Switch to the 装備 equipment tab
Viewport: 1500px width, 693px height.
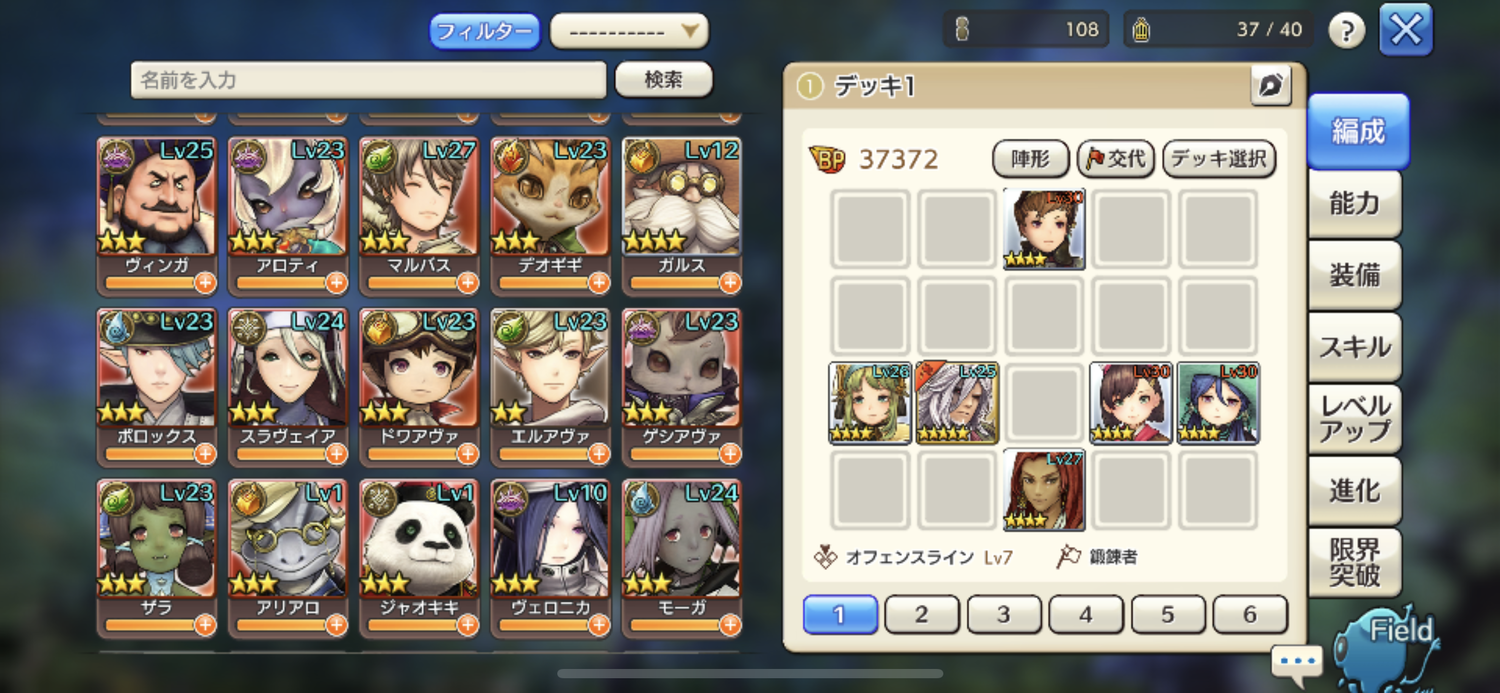pyautogui.click(x=1354, y=275)
